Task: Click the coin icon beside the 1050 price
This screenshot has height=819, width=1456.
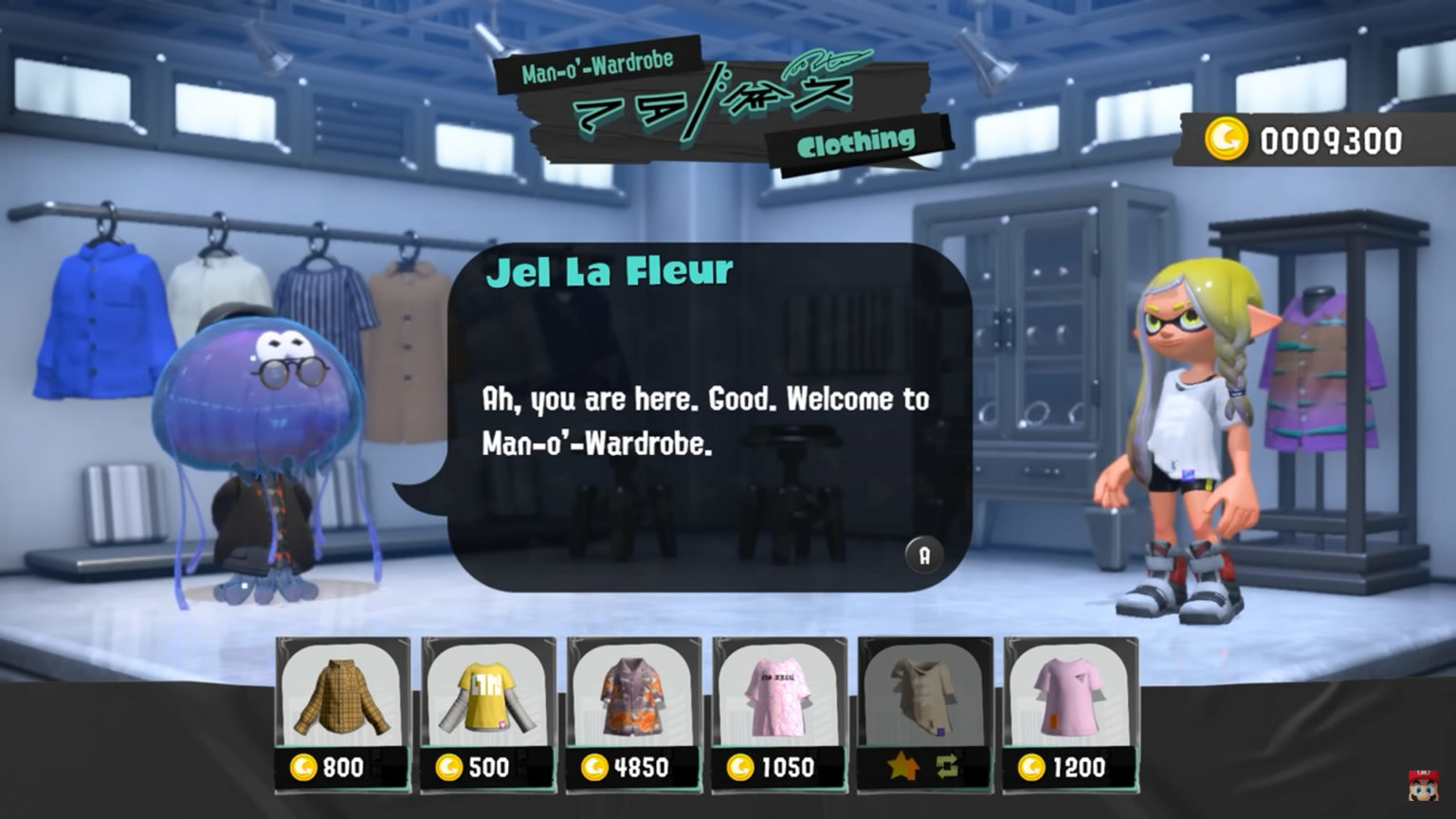Action: pyautogui.click(x=740, y=766)
